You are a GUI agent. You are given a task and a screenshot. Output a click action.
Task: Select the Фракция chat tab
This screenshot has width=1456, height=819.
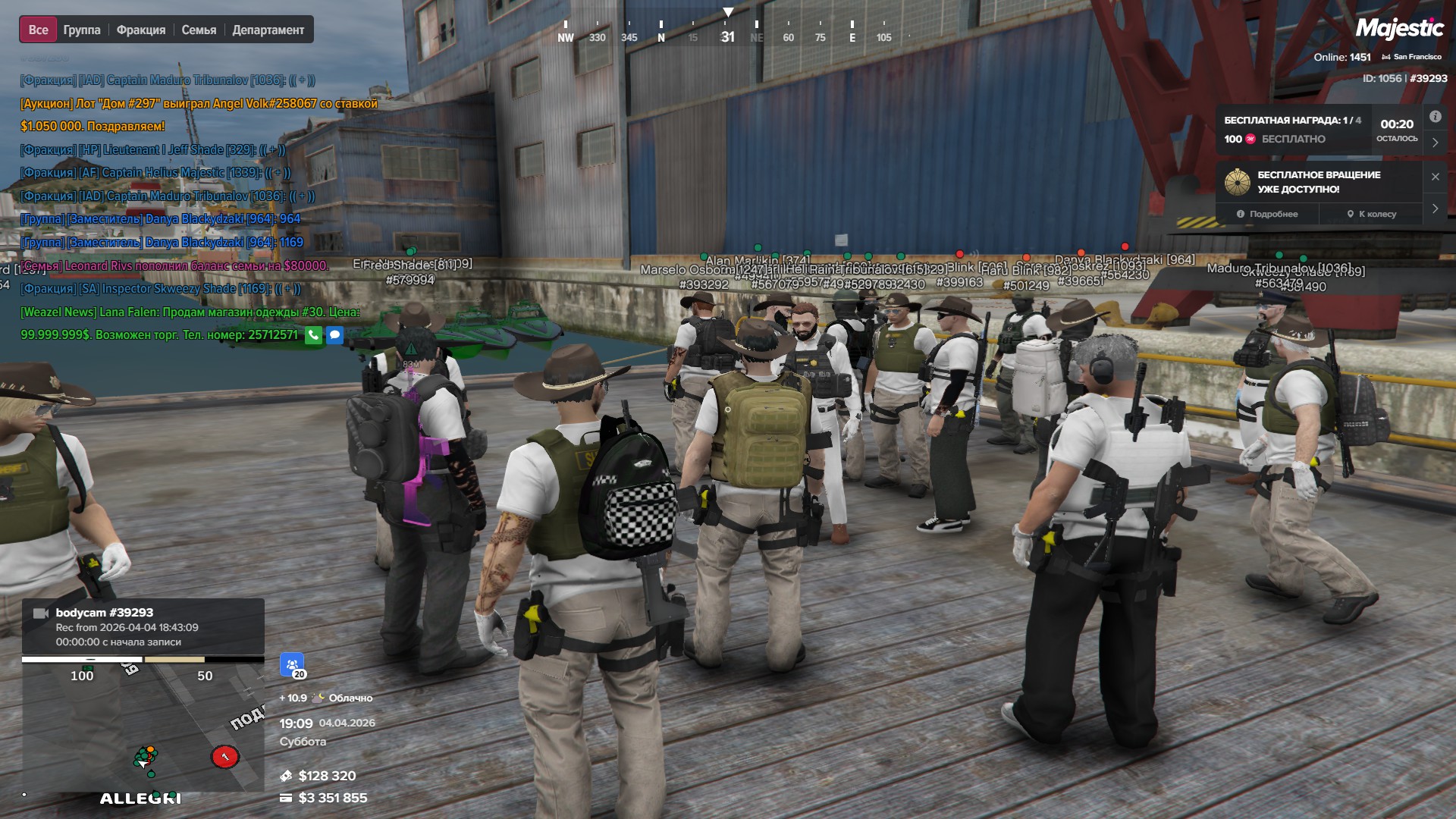click(141, 30)
